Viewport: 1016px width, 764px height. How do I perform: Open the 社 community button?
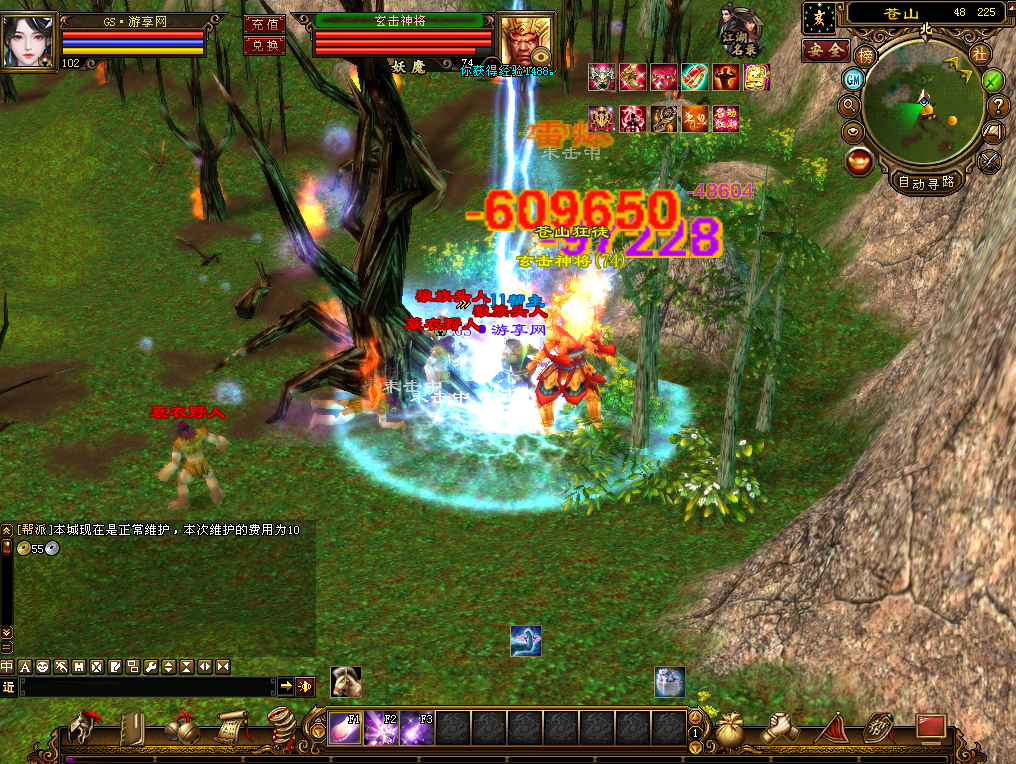979,54
